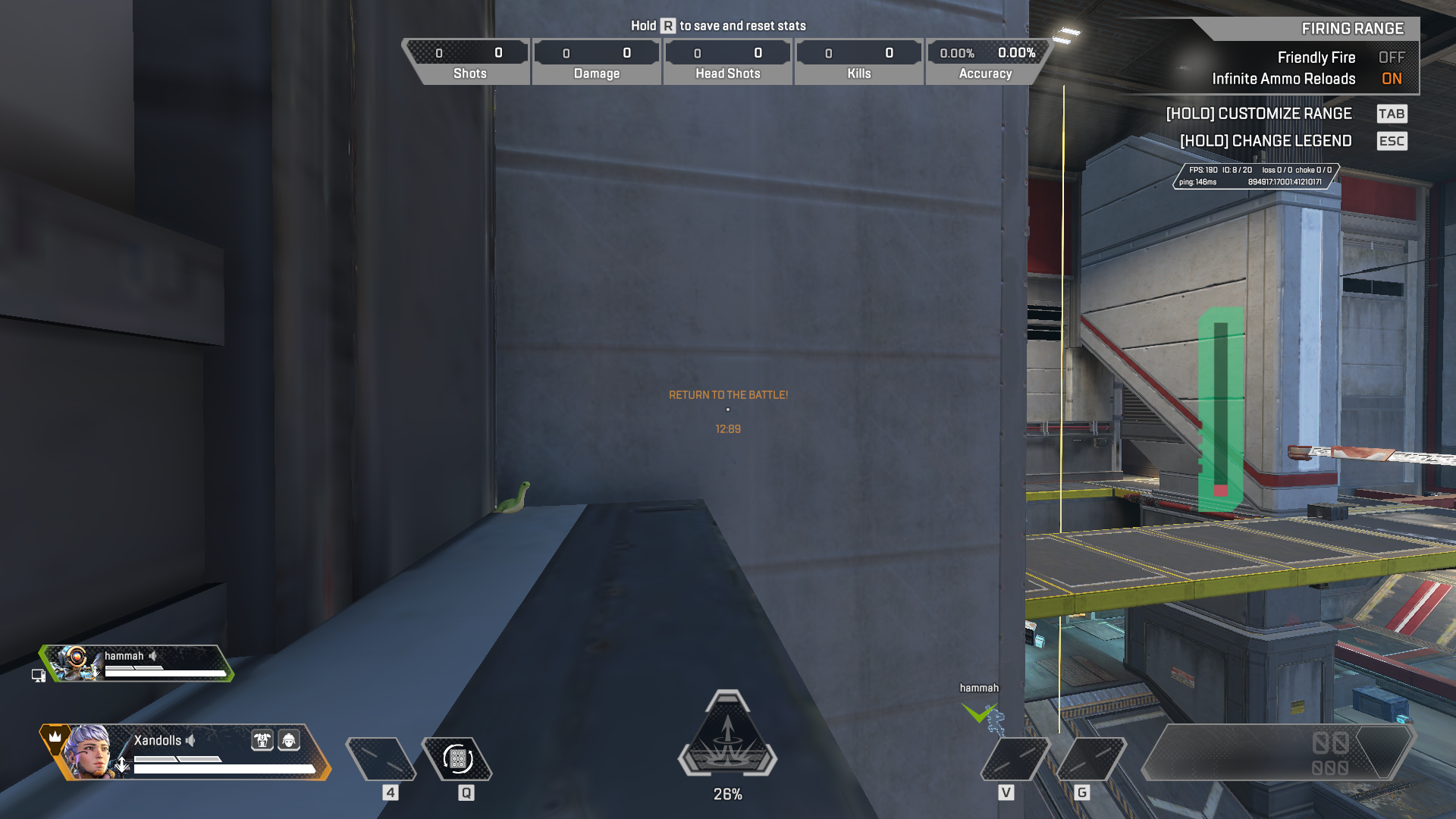Open the Customize Range option
The width and height of the screenshot is (1456, 819).
1259,114
